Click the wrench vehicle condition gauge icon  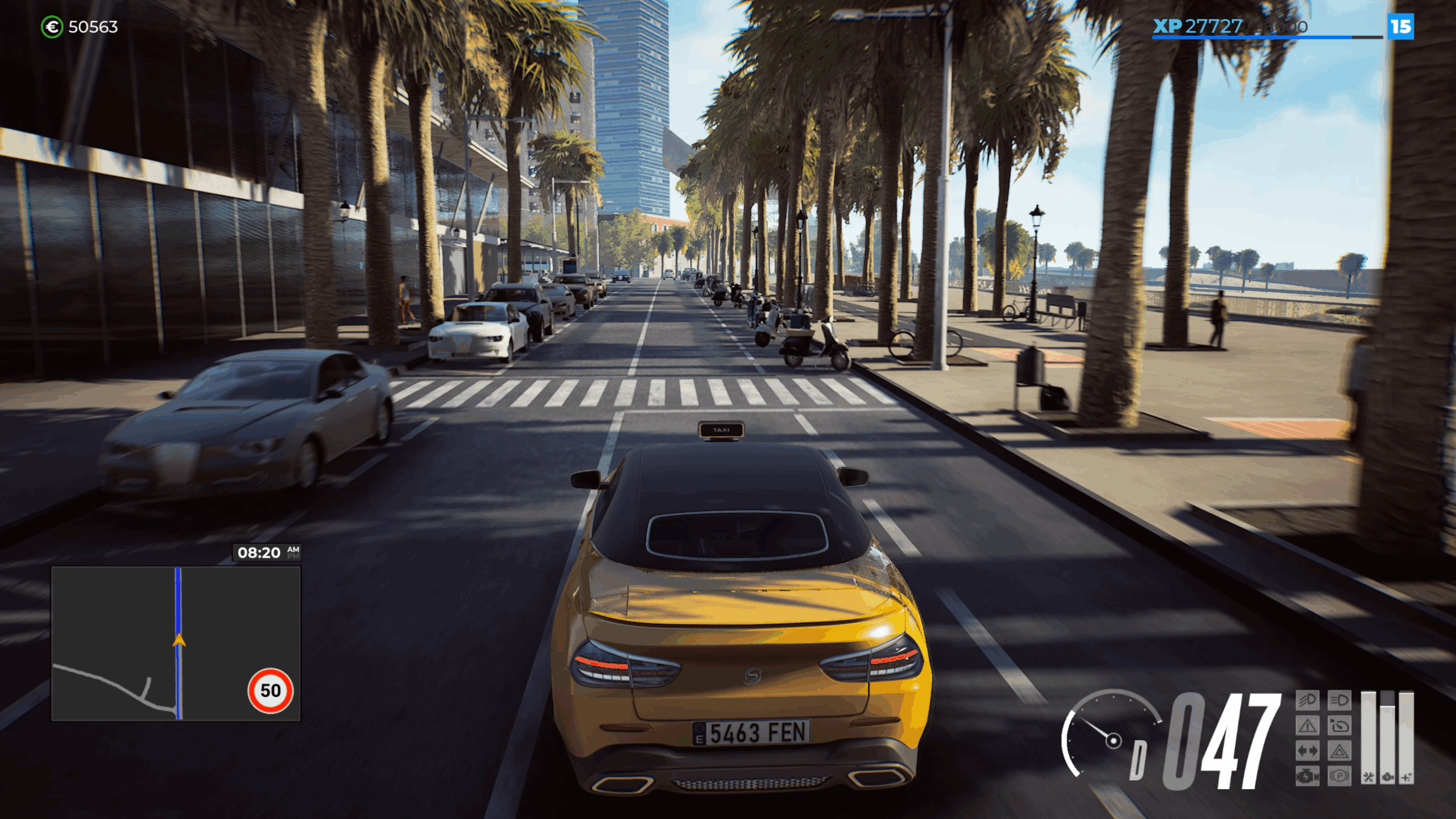[x=1368, y=777]
